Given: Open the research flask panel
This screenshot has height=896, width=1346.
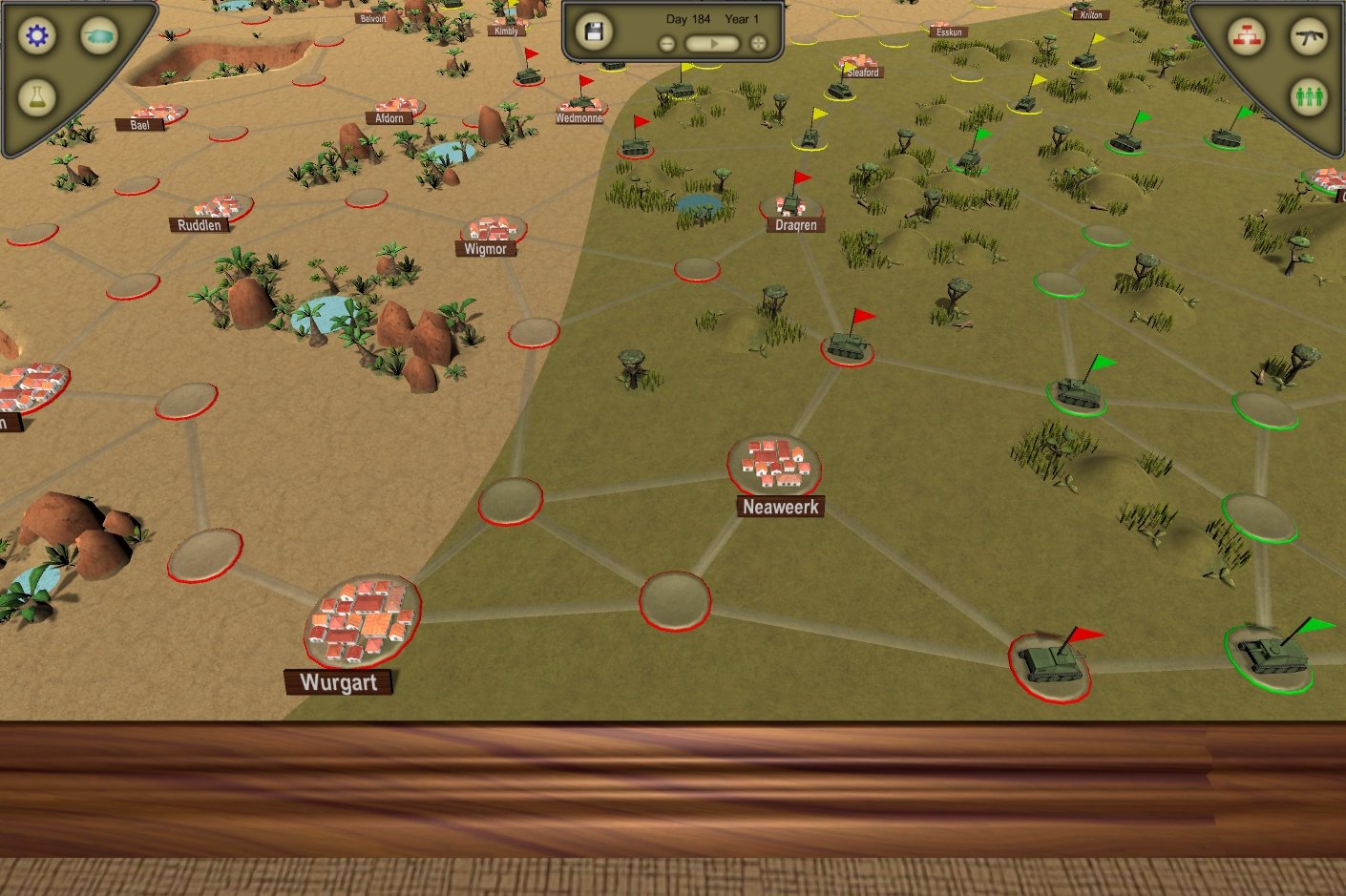Looking at the screenshot, I should [35, 95].
